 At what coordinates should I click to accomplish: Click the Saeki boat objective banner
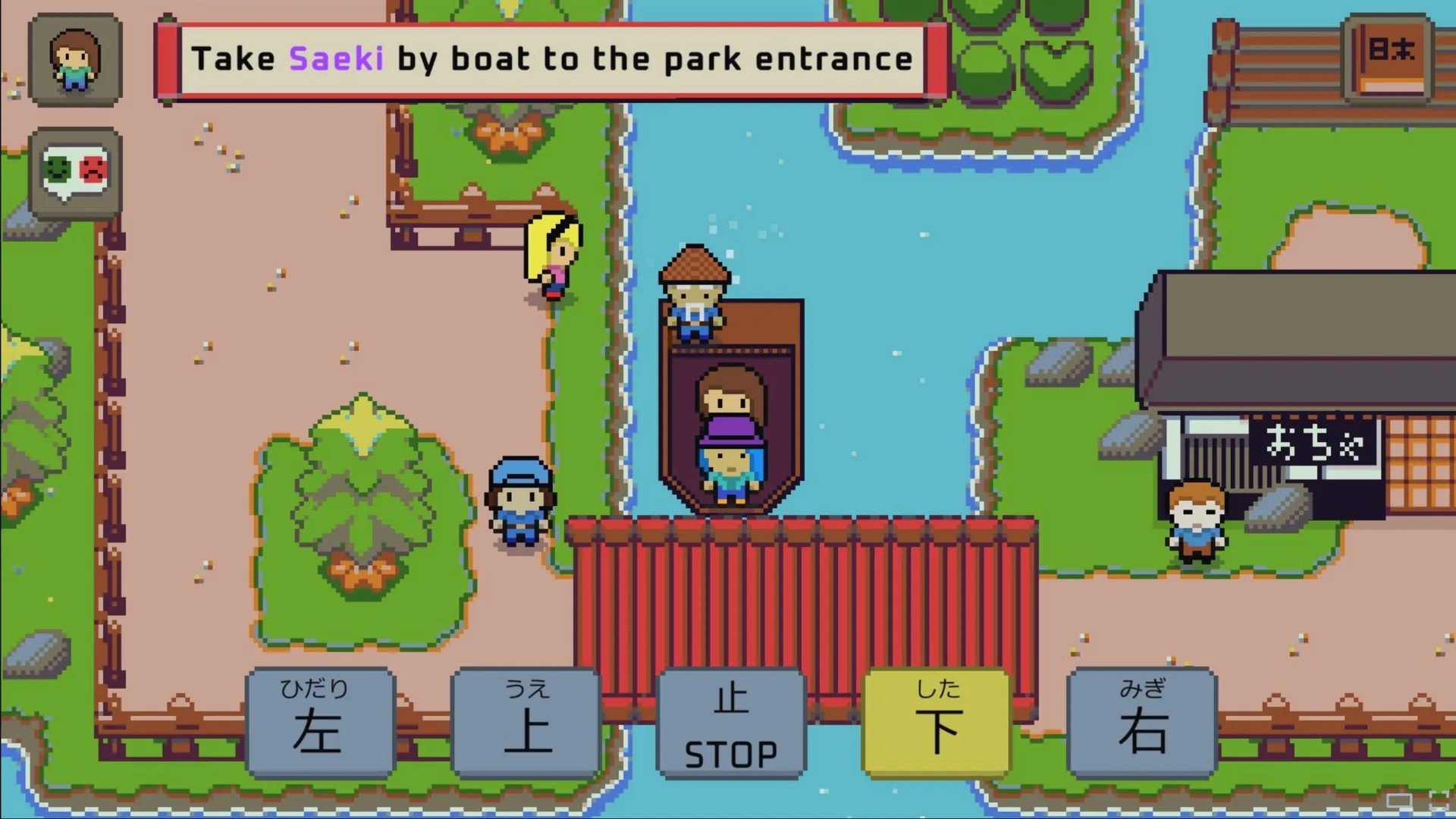pos(551,60)
